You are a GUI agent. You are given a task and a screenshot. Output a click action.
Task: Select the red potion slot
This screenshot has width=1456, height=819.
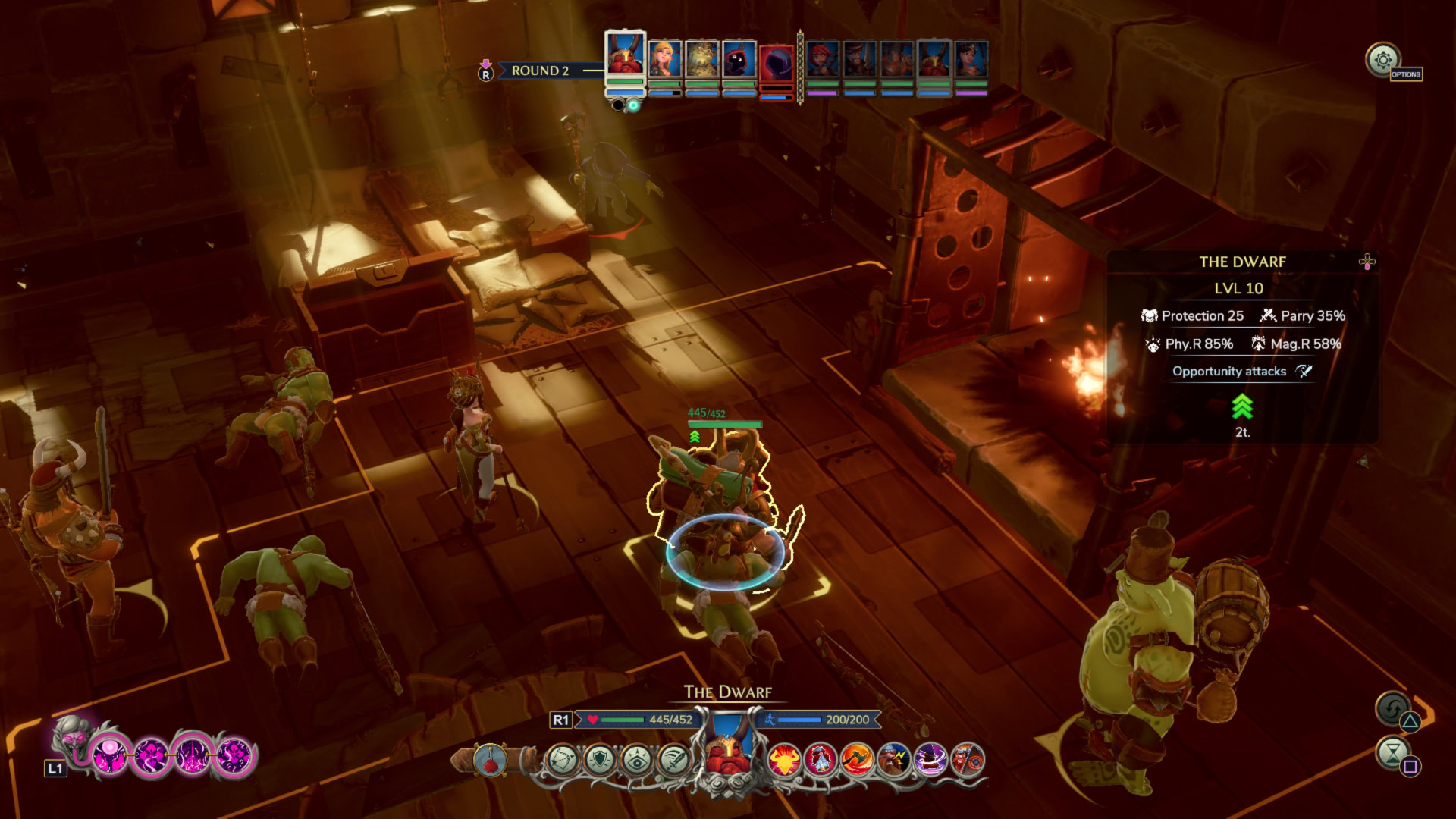coord(491,759)
